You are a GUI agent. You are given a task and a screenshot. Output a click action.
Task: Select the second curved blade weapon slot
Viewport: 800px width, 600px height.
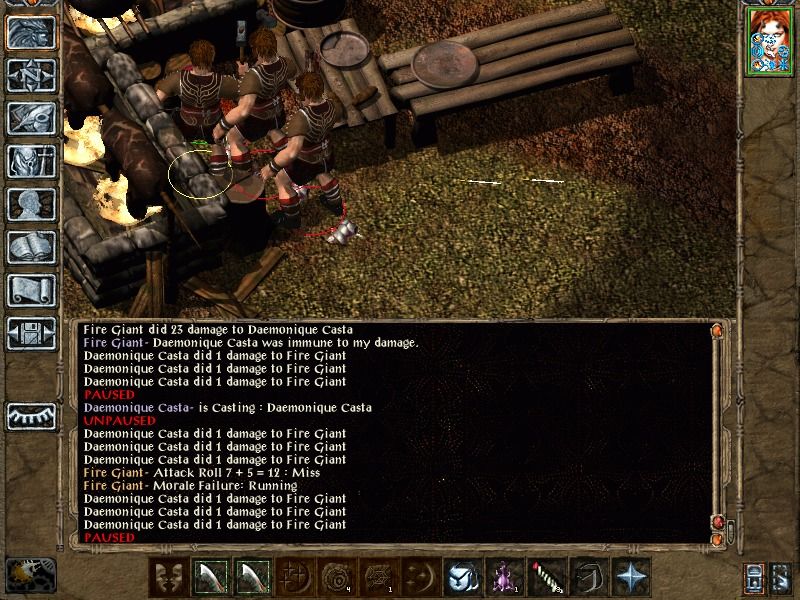252,576
